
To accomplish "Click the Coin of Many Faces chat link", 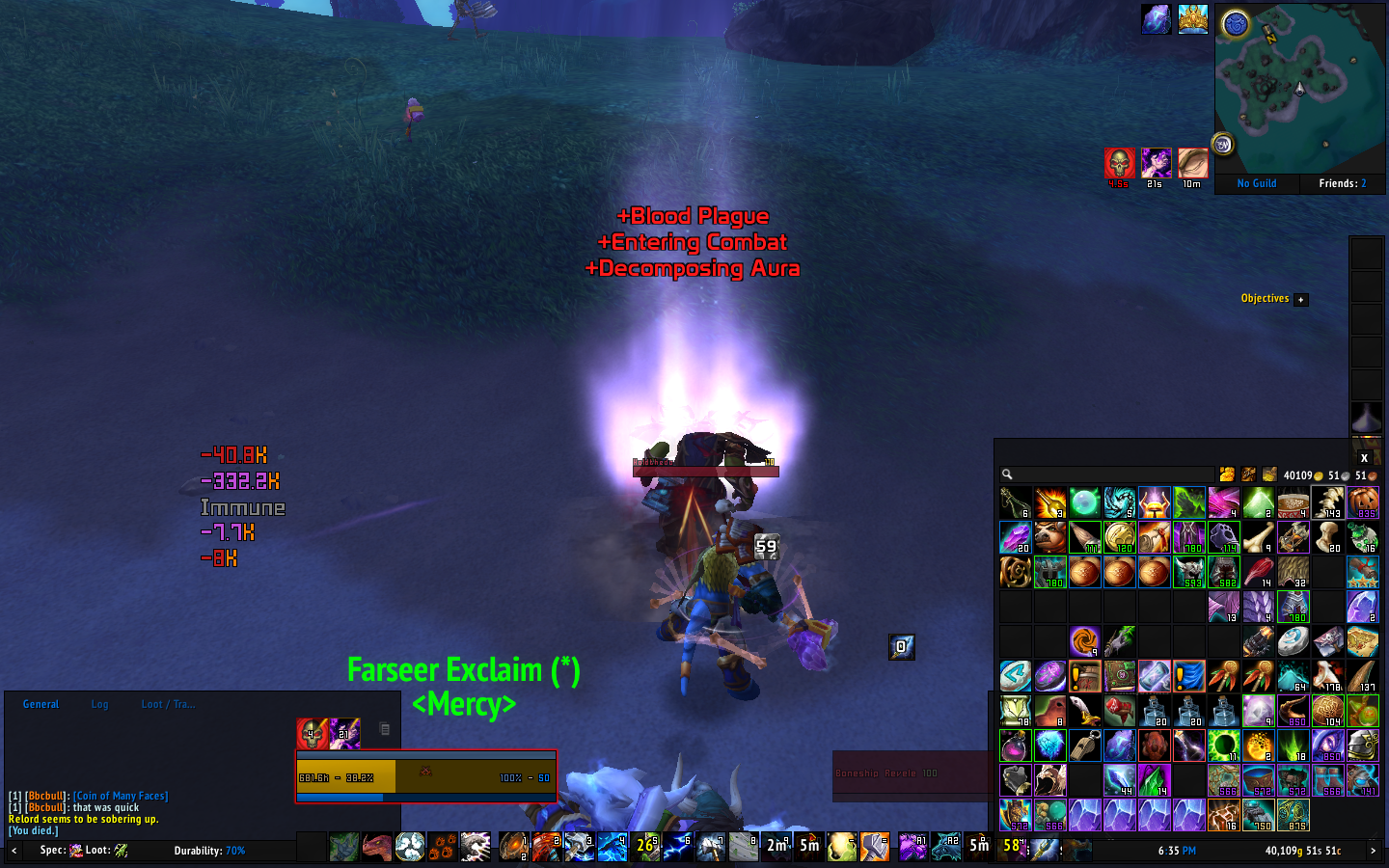I will pyautogui.click(x=121, y=796).
